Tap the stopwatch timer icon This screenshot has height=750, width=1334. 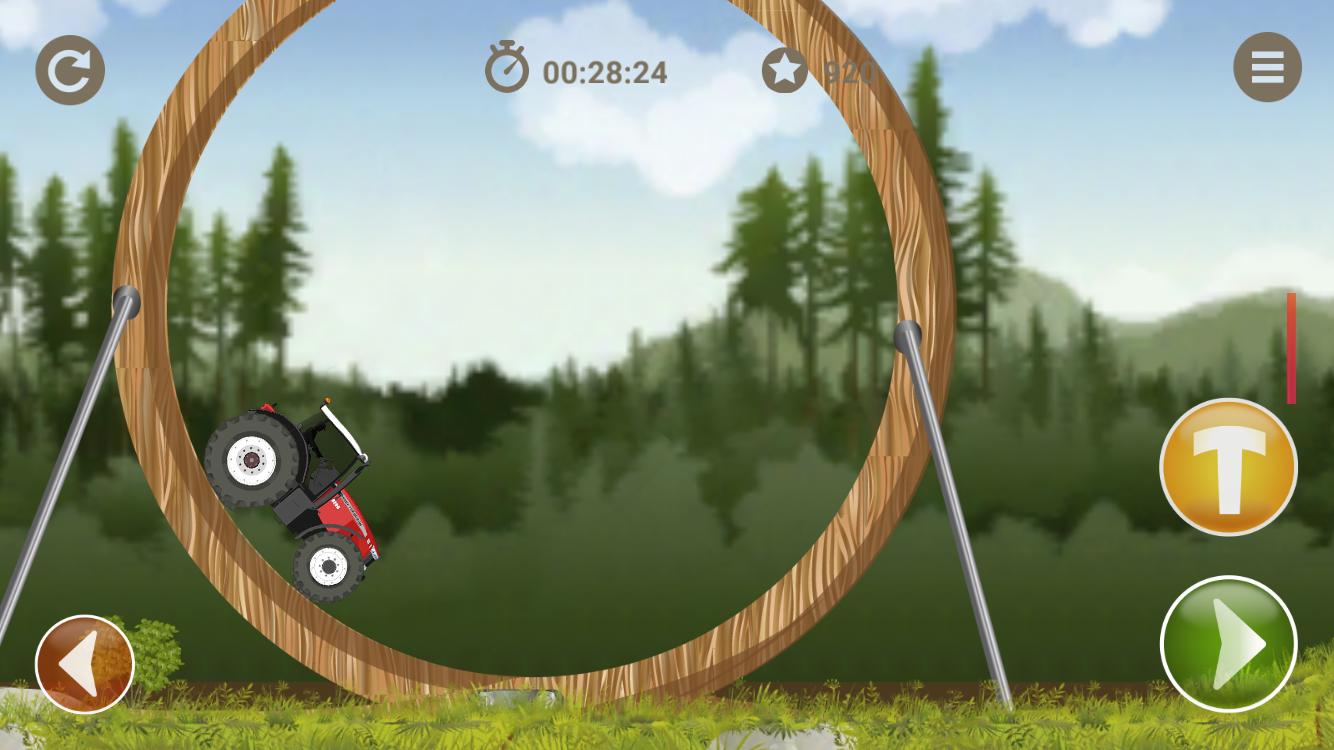(x=506, y=69)
